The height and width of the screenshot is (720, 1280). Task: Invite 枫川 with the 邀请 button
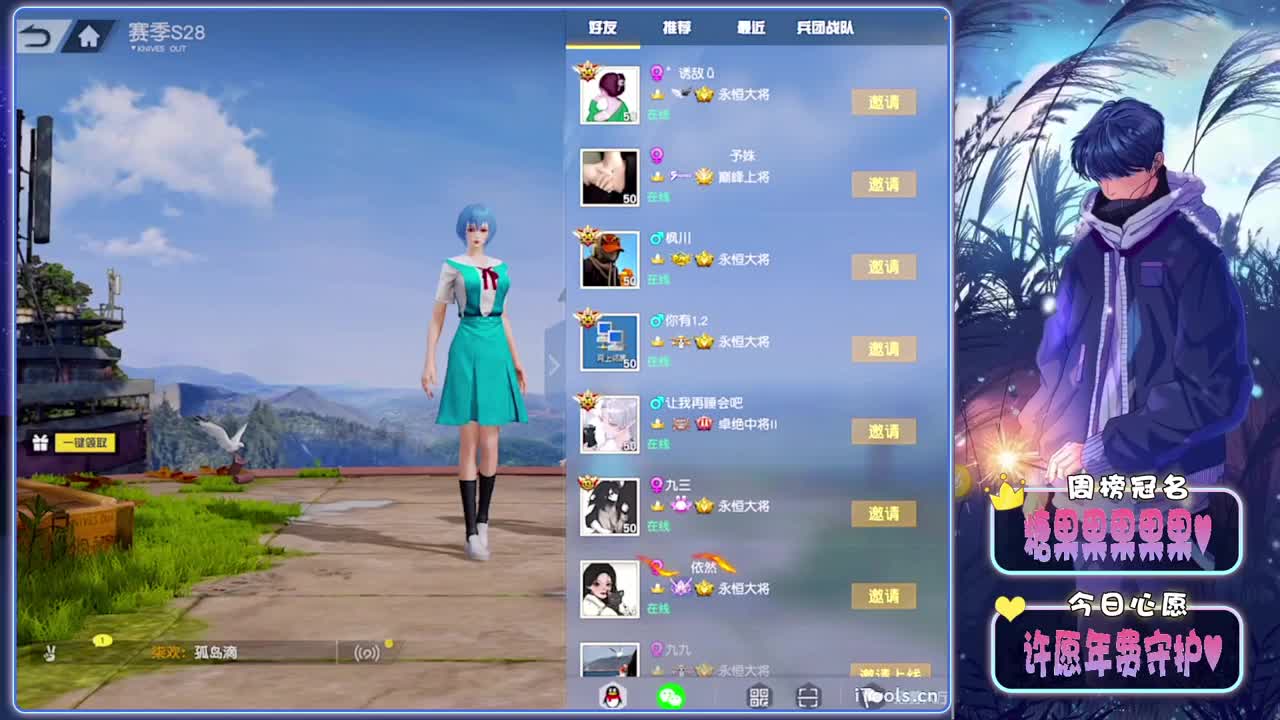point(884,267)
